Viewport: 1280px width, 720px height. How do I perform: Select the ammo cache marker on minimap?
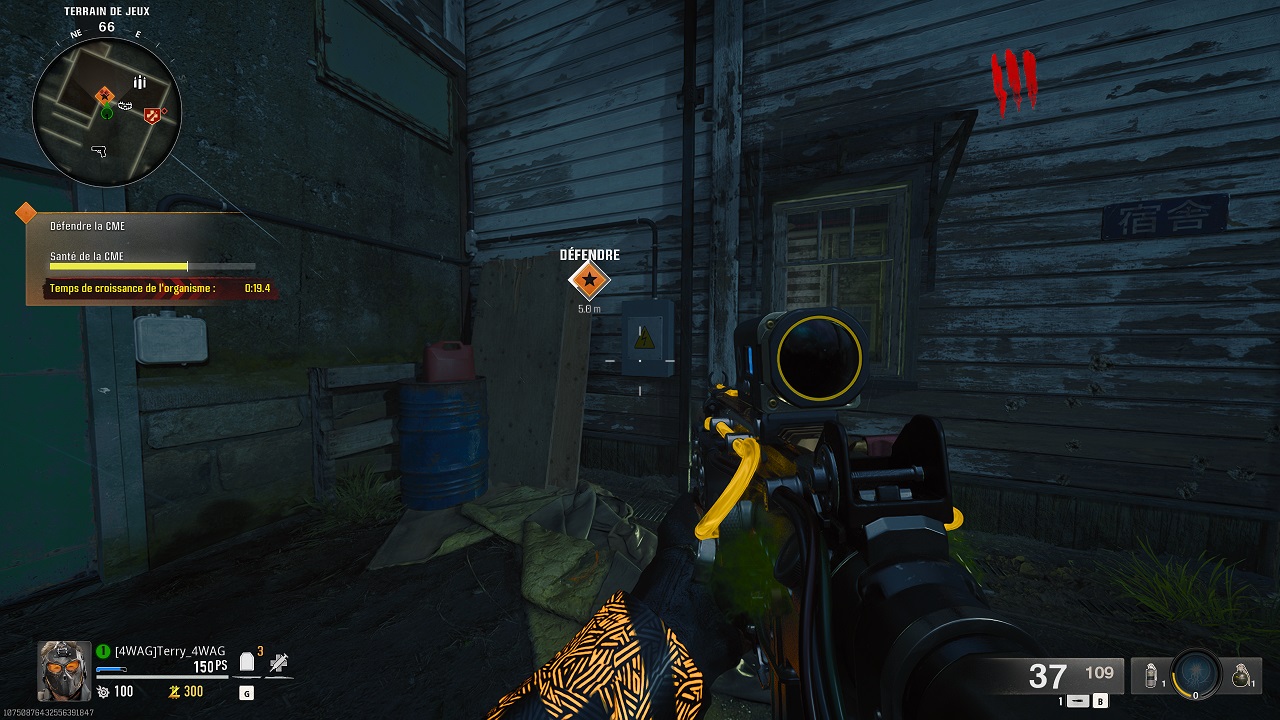pyautogui.click(x=139, y=82)
